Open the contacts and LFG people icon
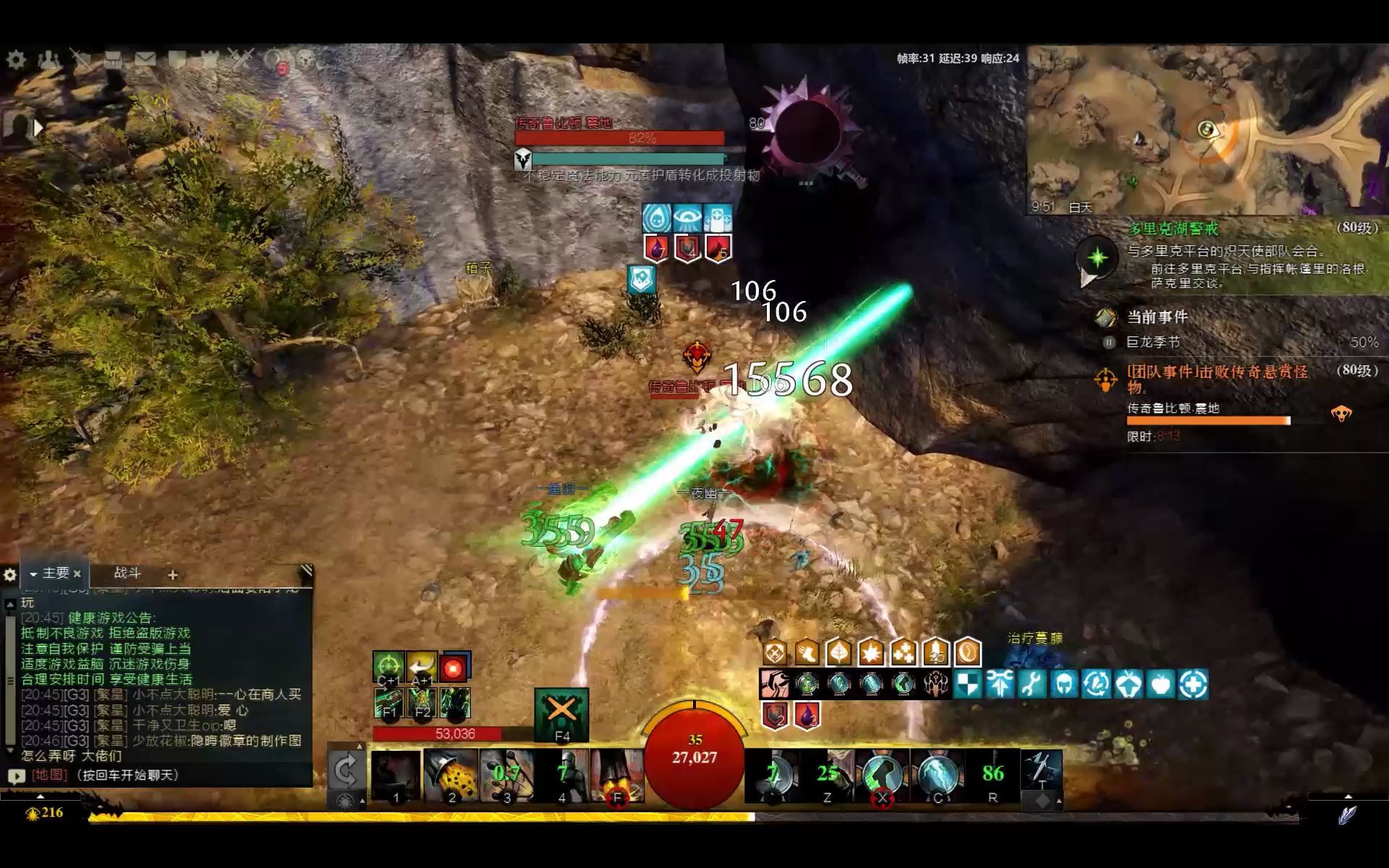1389x868 pixels. coord(48,59)
